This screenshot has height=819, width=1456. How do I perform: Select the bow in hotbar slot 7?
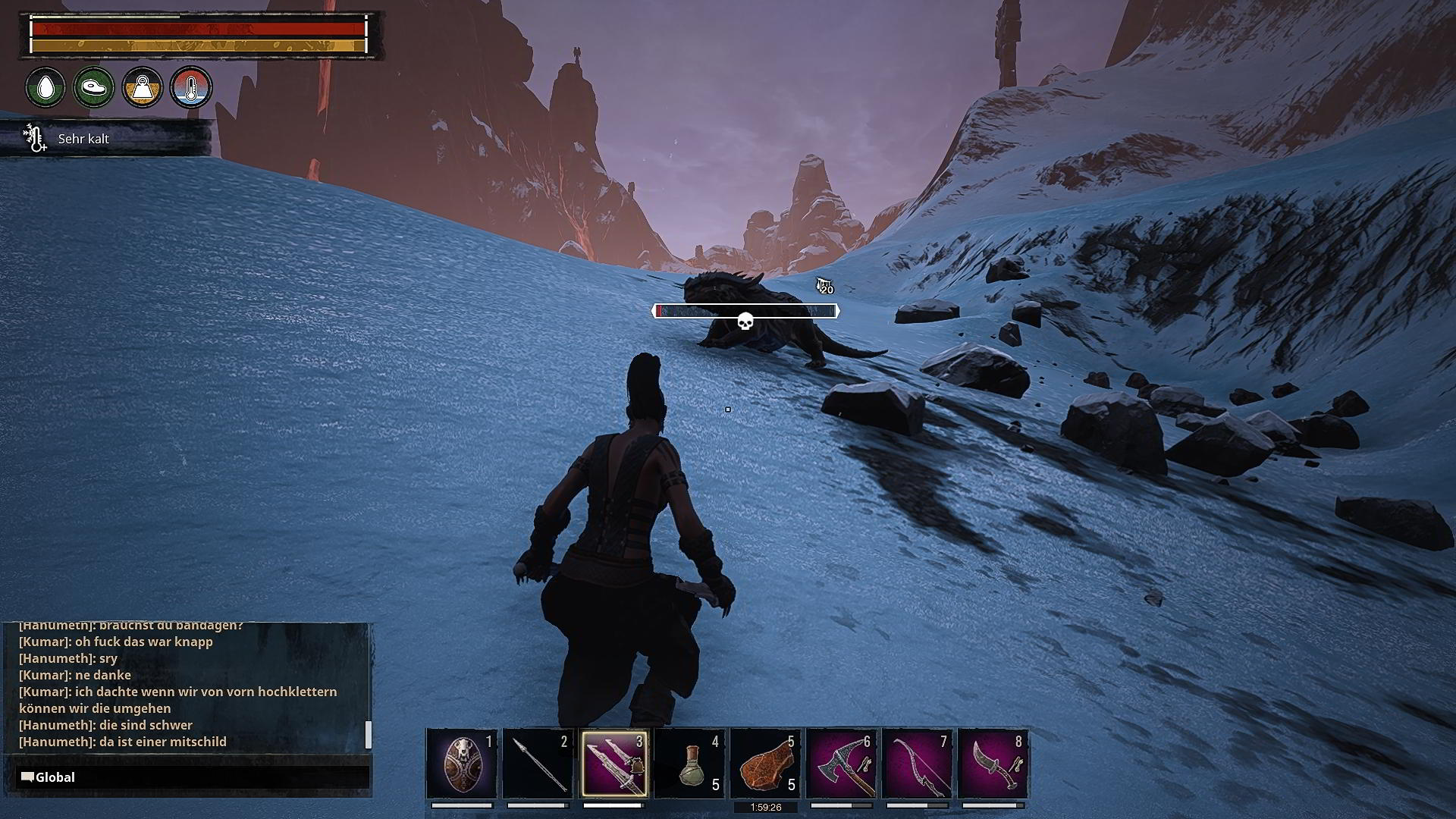point(917,763)
